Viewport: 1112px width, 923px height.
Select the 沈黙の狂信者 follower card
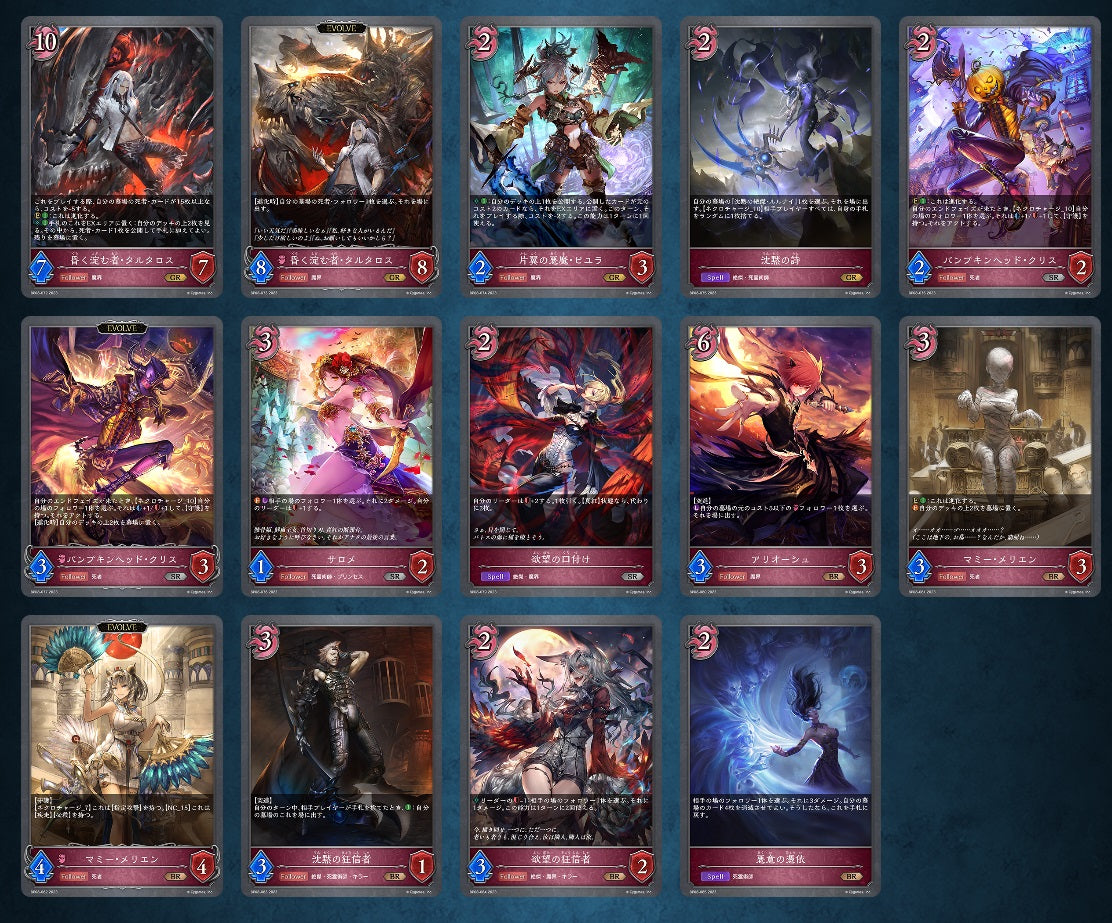click(341, 756)
